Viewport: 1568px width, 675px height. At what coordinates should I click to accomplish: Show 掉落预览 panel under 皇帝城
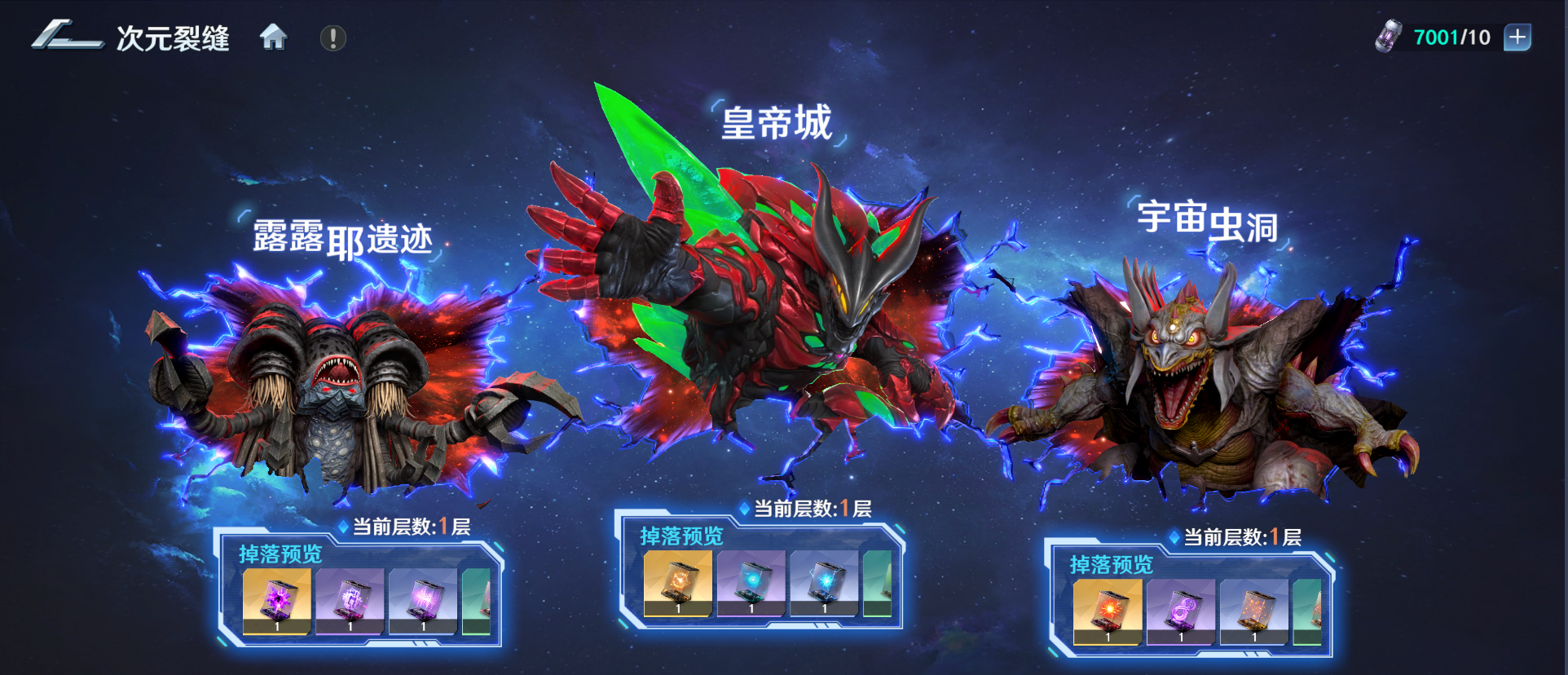click(681, 536)
